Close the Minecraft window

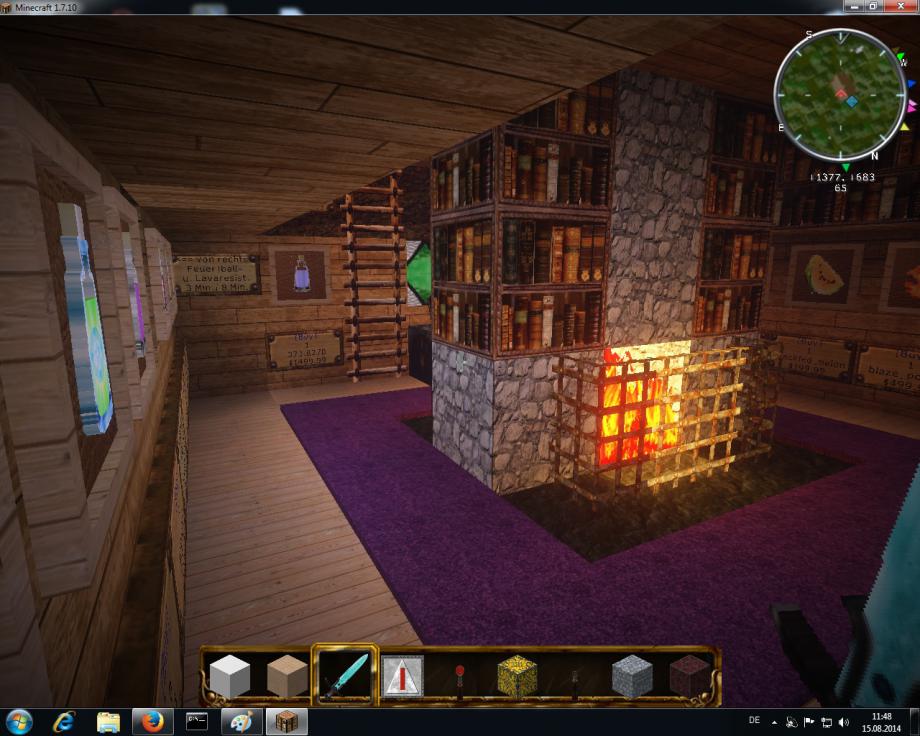pos(899,7)
